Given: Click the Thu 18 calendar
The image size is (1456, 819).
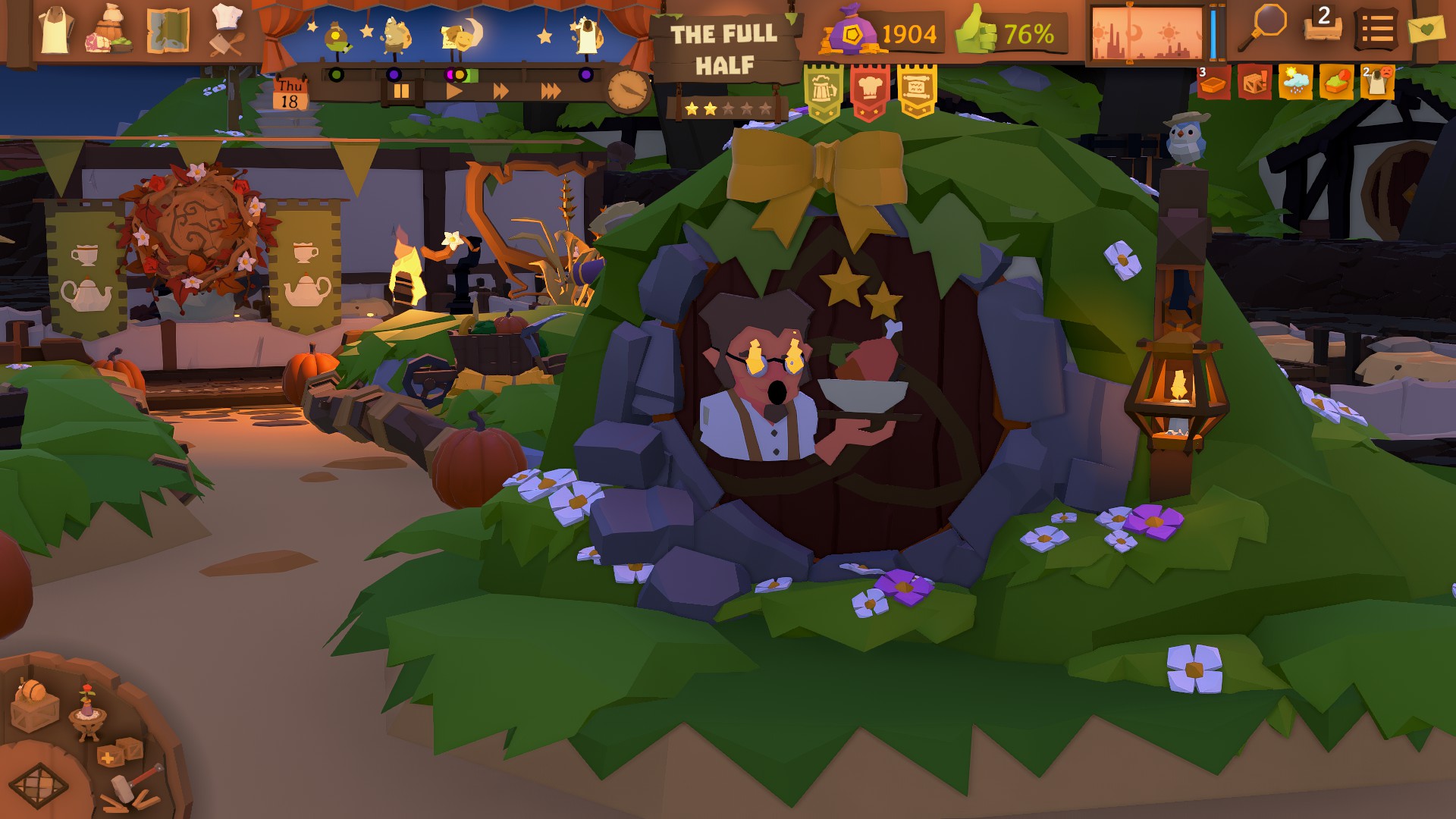Looking at the screenshot, I should [x=290, y=93].
